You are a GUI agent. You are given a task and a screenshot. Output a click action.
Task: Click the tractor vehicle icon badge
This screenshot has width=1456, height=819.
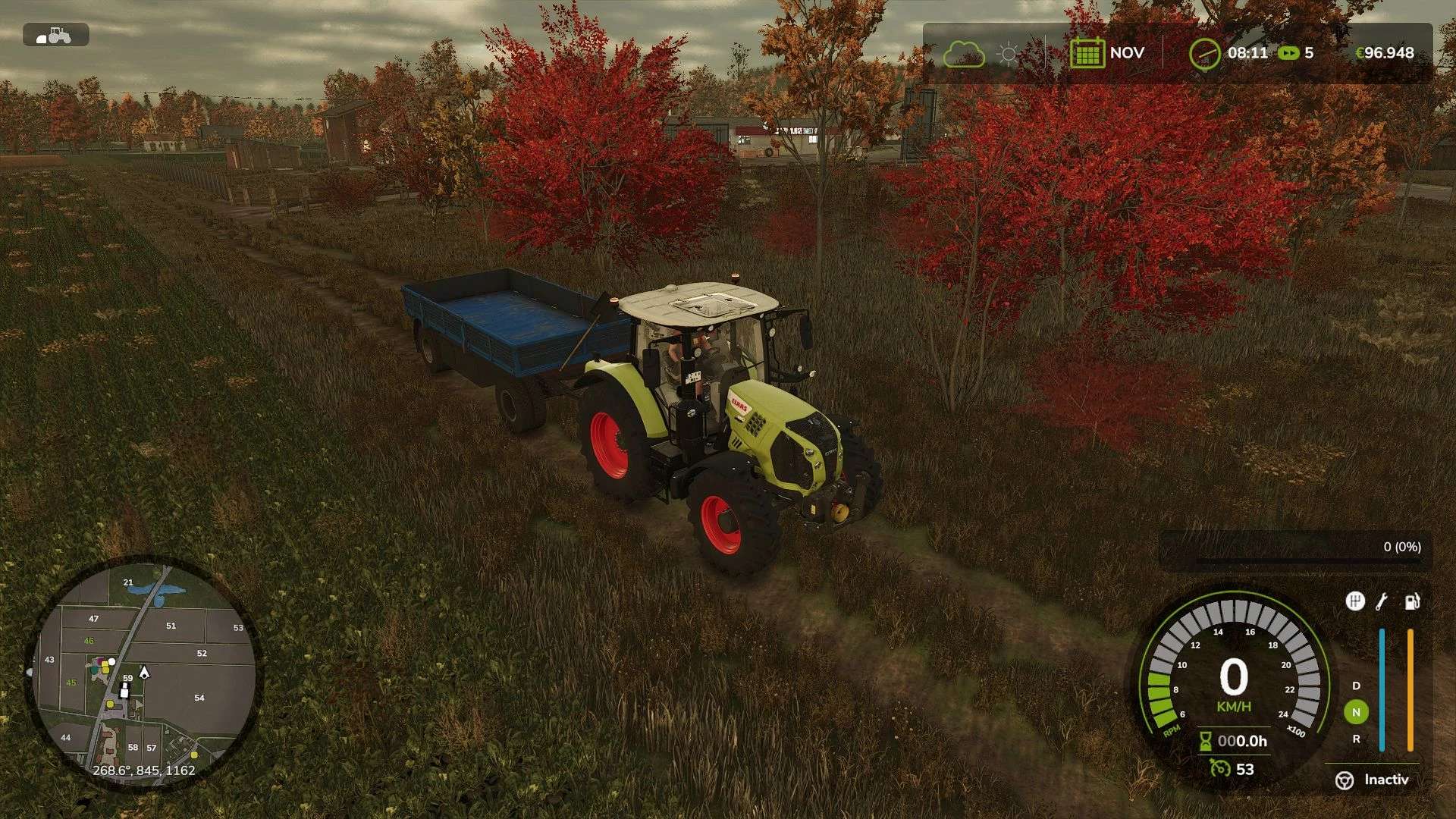55,35
